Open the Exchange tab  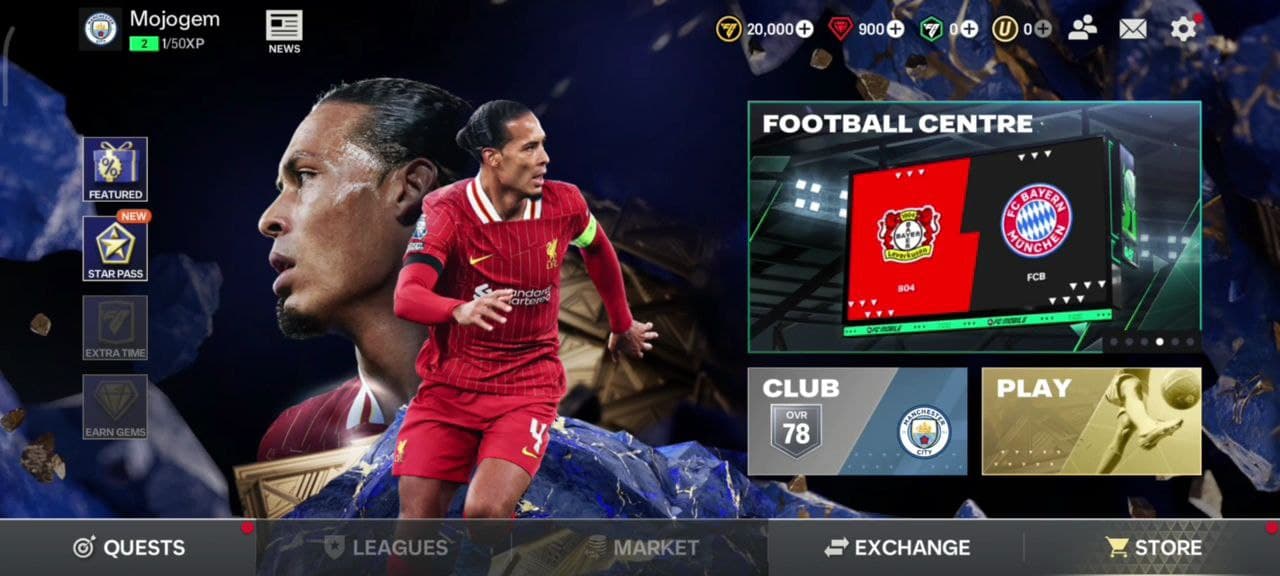pos(897,547)
